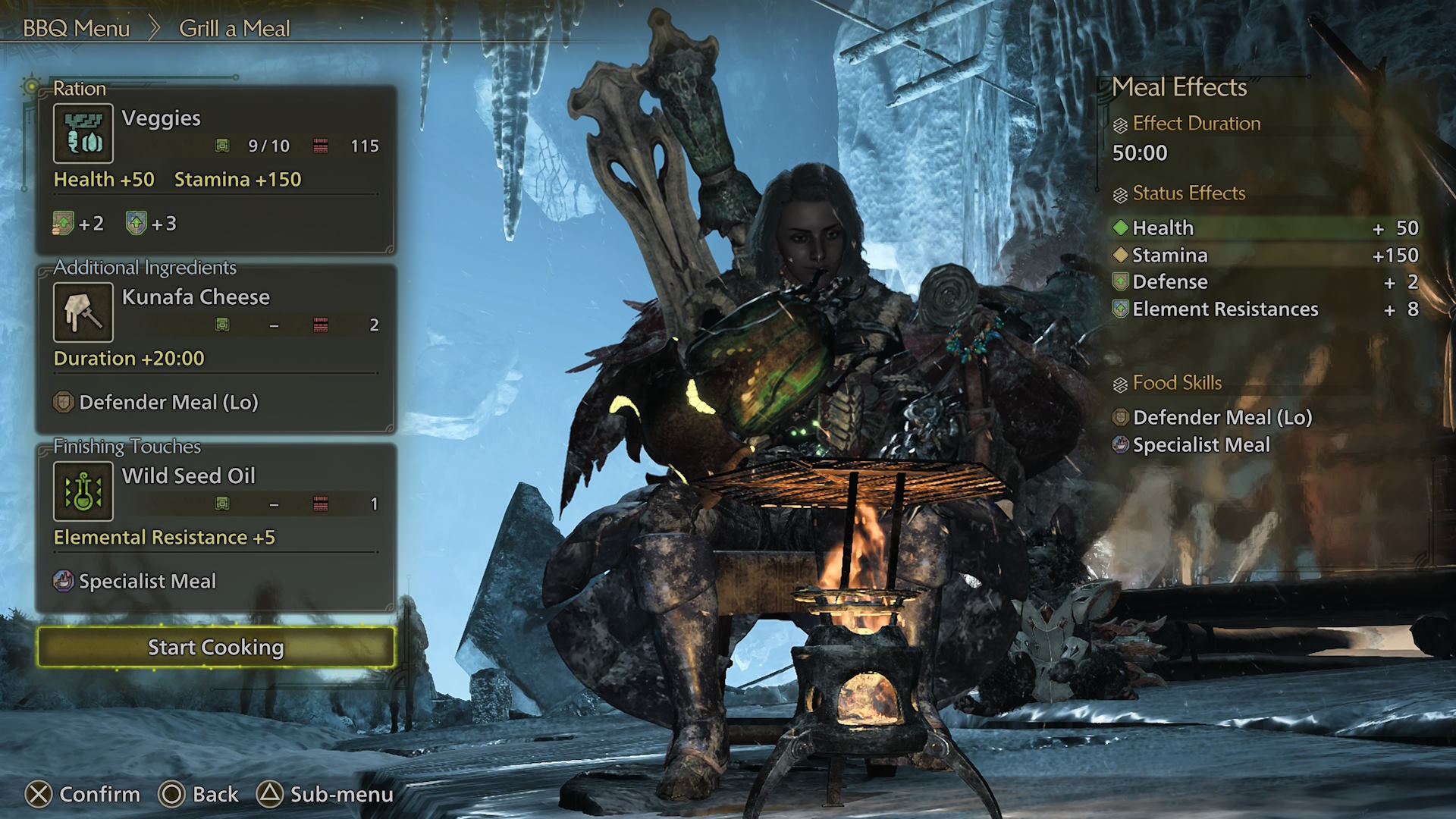The image size is (1456, 819).
Task: Click the Veggies item icon
Action: (x=83, y=133)
